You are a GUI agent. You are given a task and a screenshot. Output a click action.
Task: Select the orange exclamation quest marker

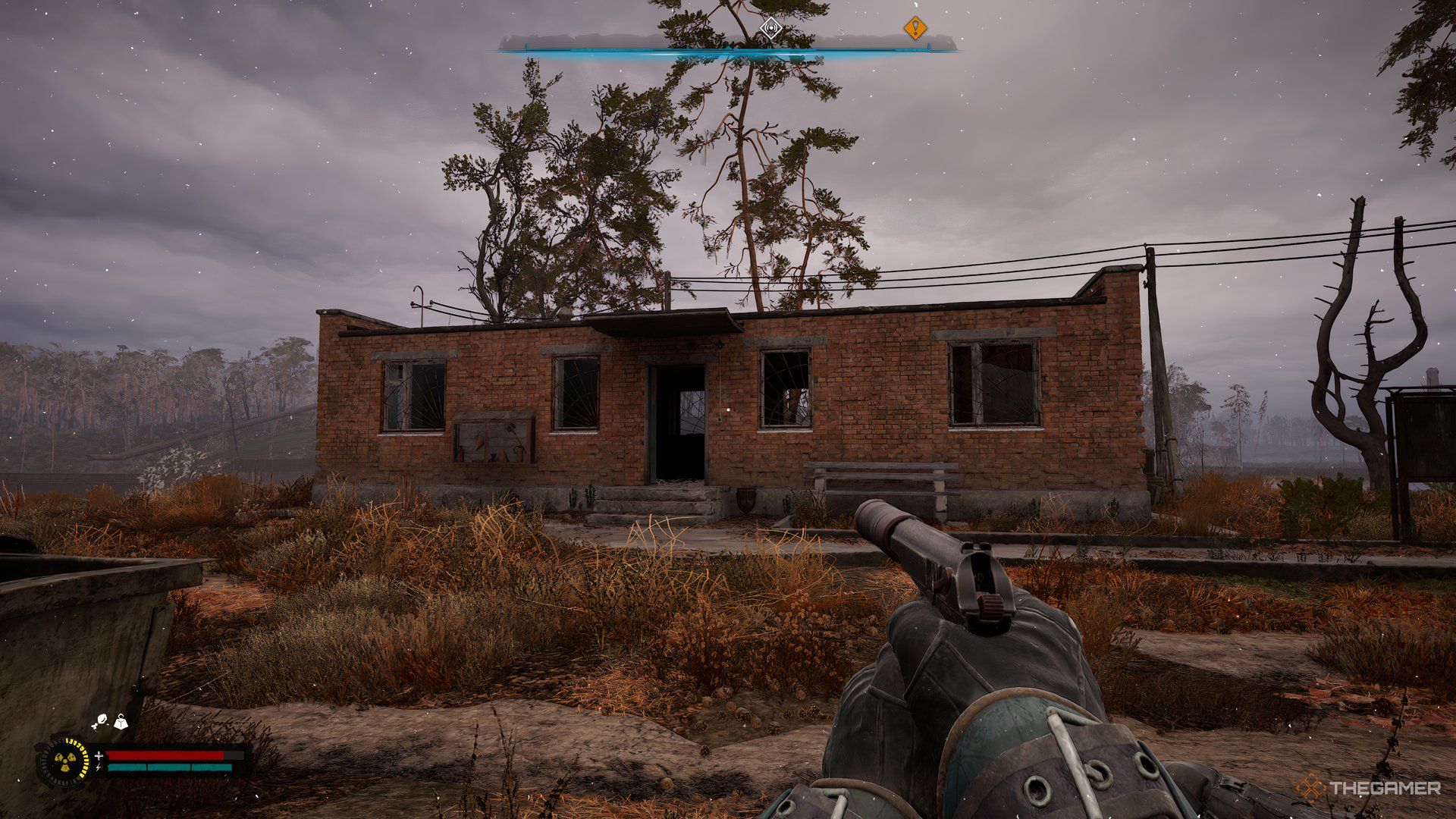coord(917,29)
